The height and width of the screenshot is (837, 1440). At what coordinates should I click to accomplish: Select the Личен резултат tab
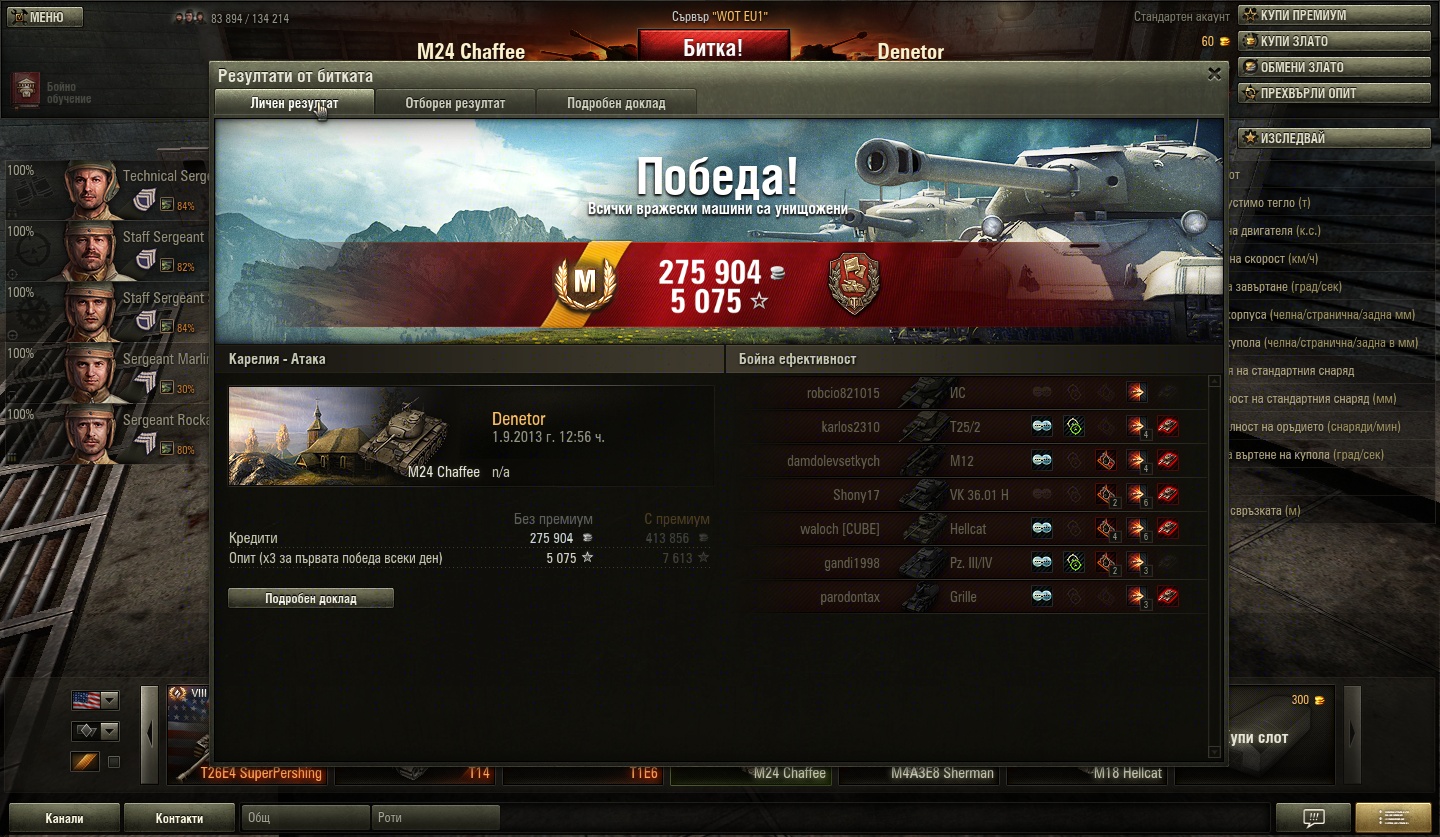coord(294,103)
